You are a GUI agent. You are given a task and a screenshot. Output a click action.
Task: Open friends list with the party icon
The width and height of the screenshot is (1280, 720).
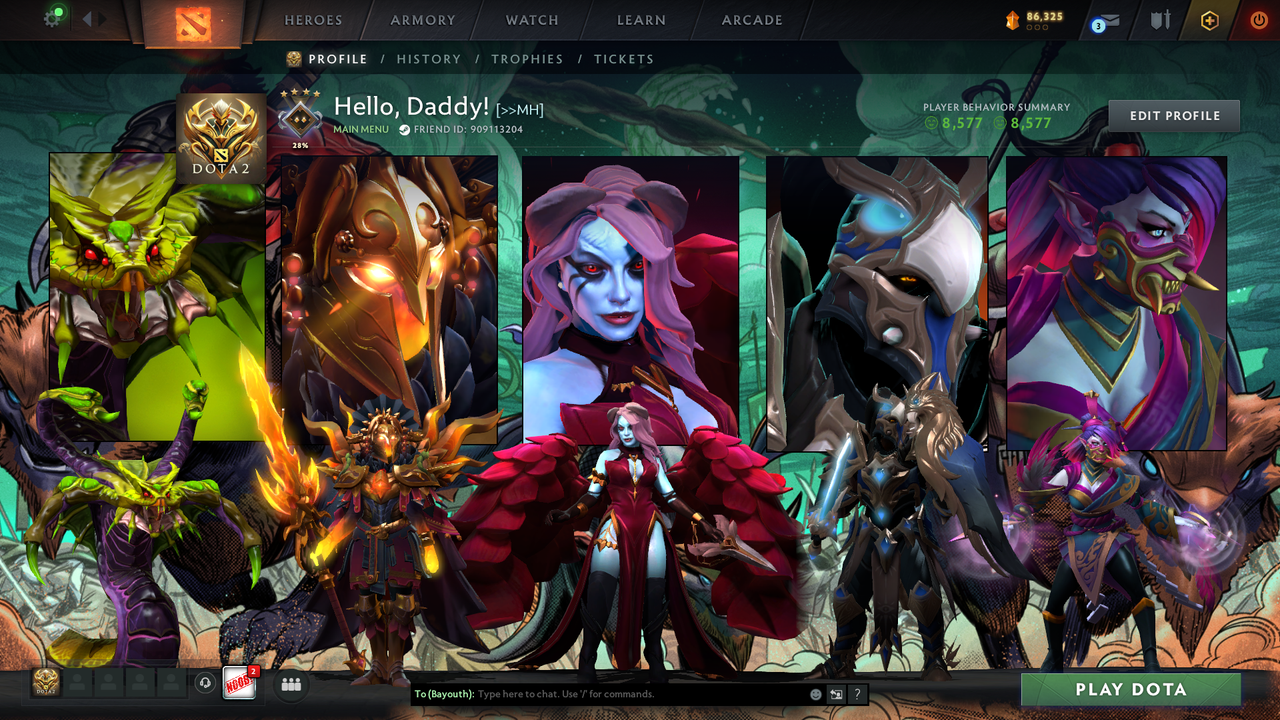[290, 684]
